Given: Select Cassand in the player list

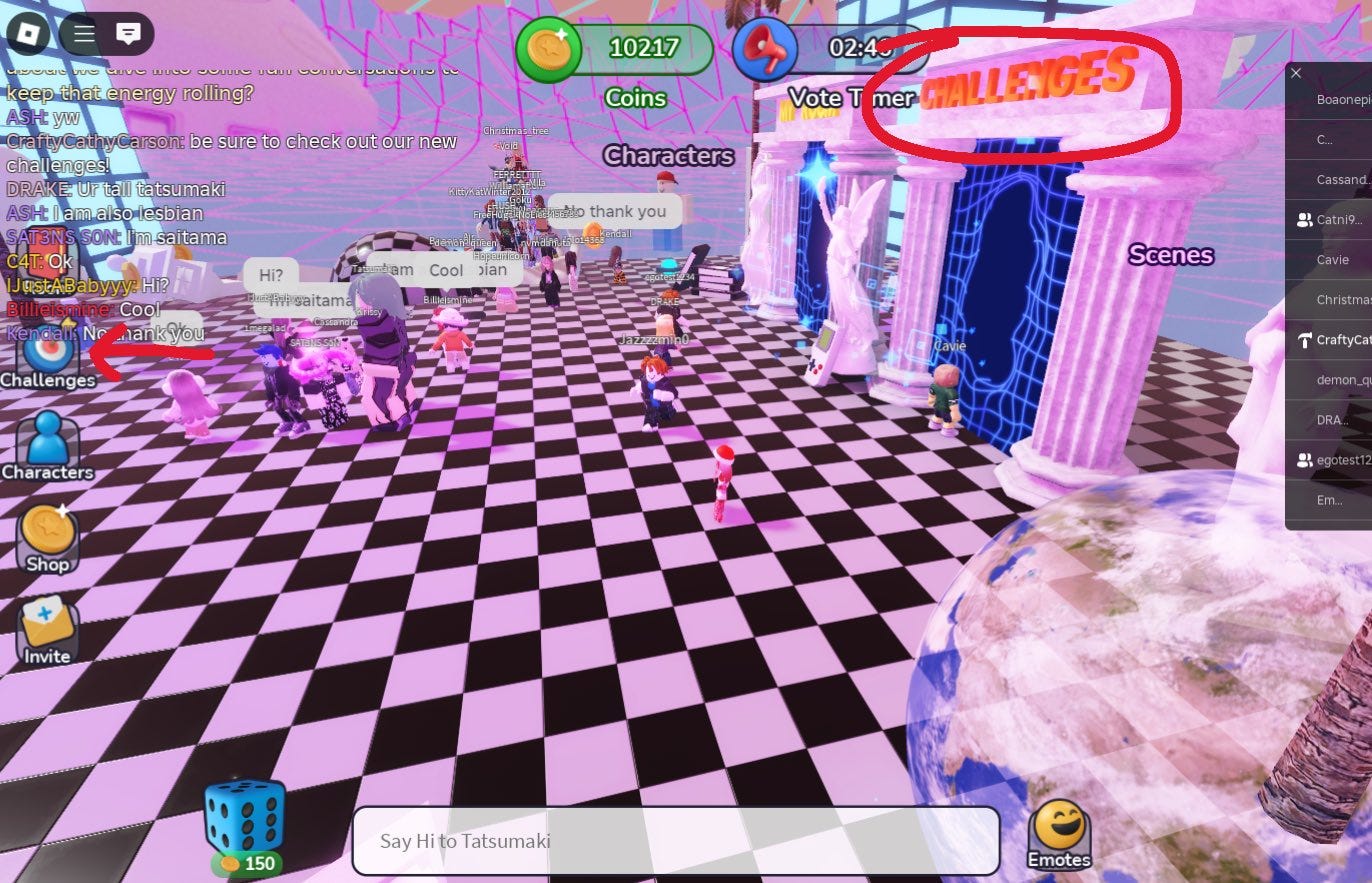Looking at the screenshot, I should coord(1340,179).
